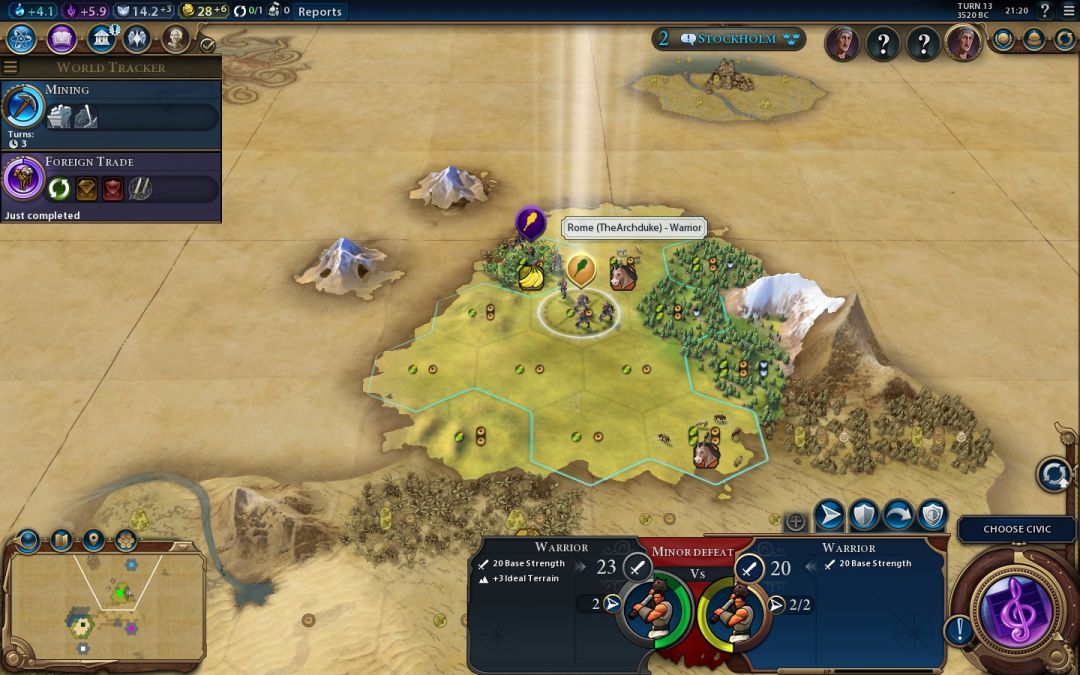Open the Civilopedia help button

point(1044,12)
